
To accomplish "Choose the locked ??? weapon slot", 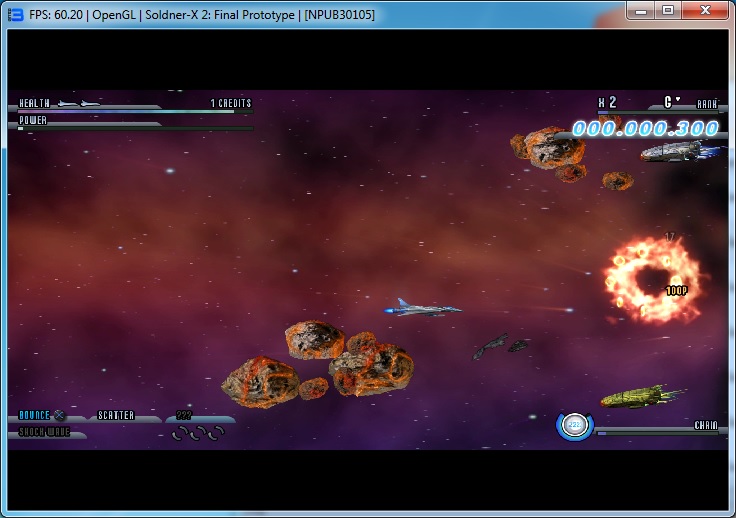I will point(185,415).
